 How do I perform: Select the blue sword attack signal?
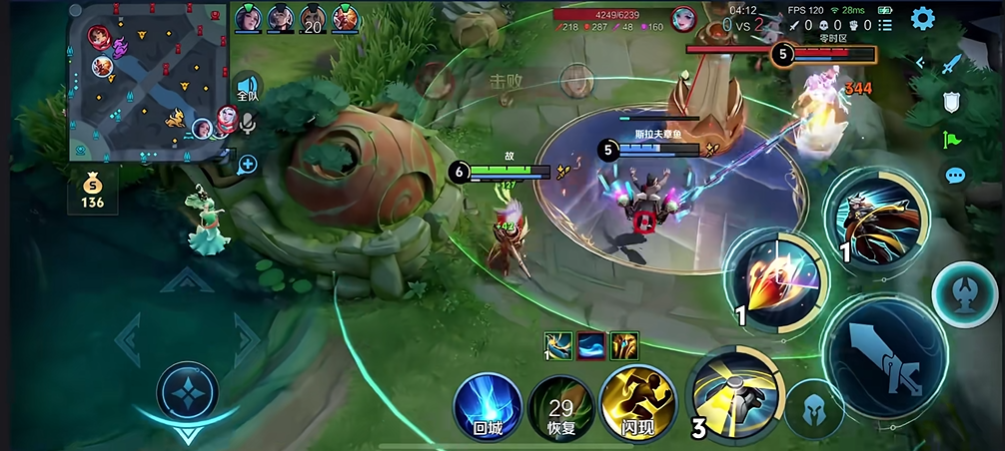point(952,64)
